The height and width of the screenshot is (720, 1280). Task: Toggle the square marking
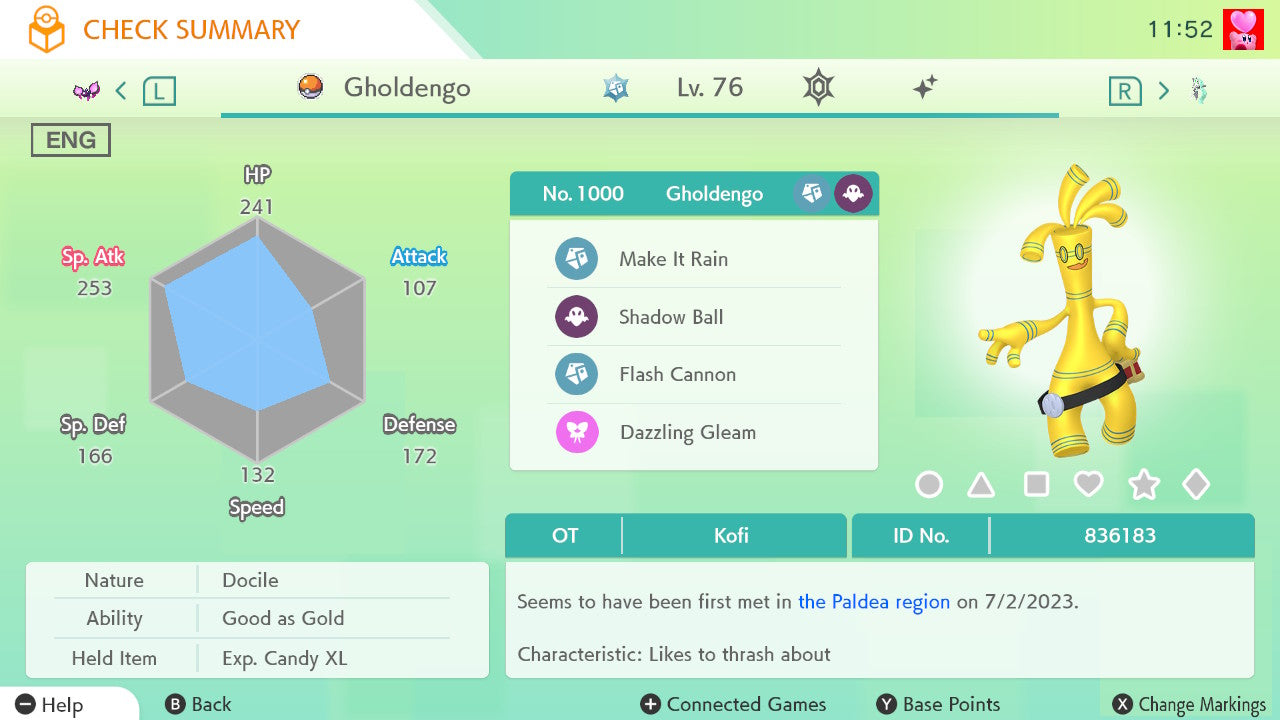tap(1036, 485)
